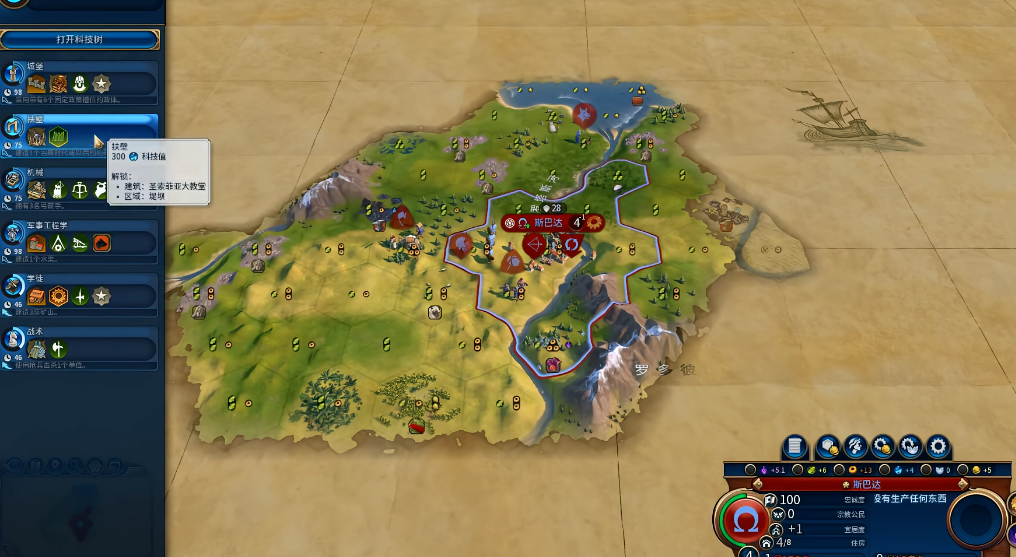The width and height of the screenshot is (1016, 557).
Task: Research the 军事工程学 technology
Action: [x=82, y=240]
